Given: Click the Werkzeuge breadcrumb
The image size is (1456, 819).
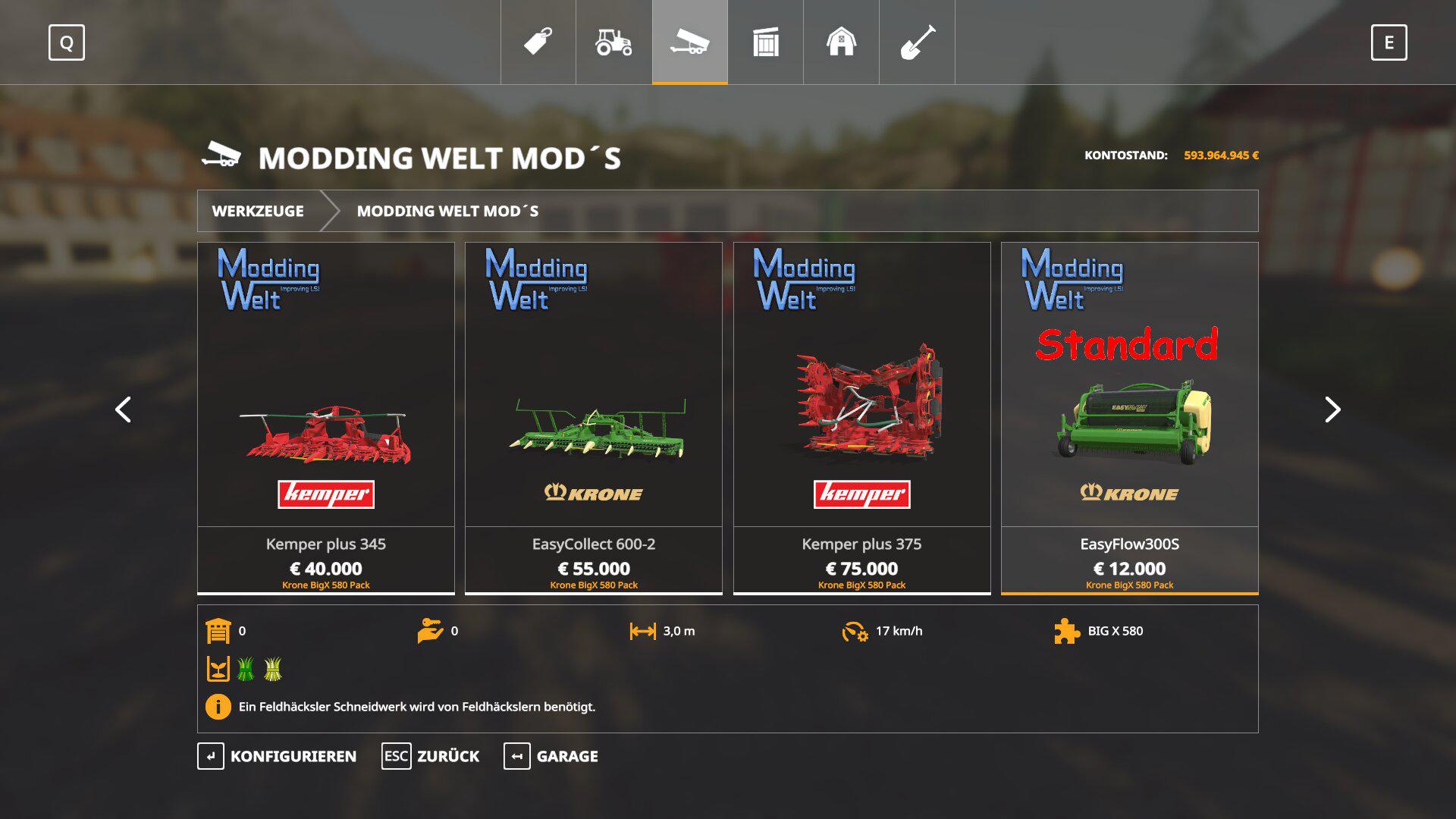Looking at the screenshot, I should click(x=258, y=211).
